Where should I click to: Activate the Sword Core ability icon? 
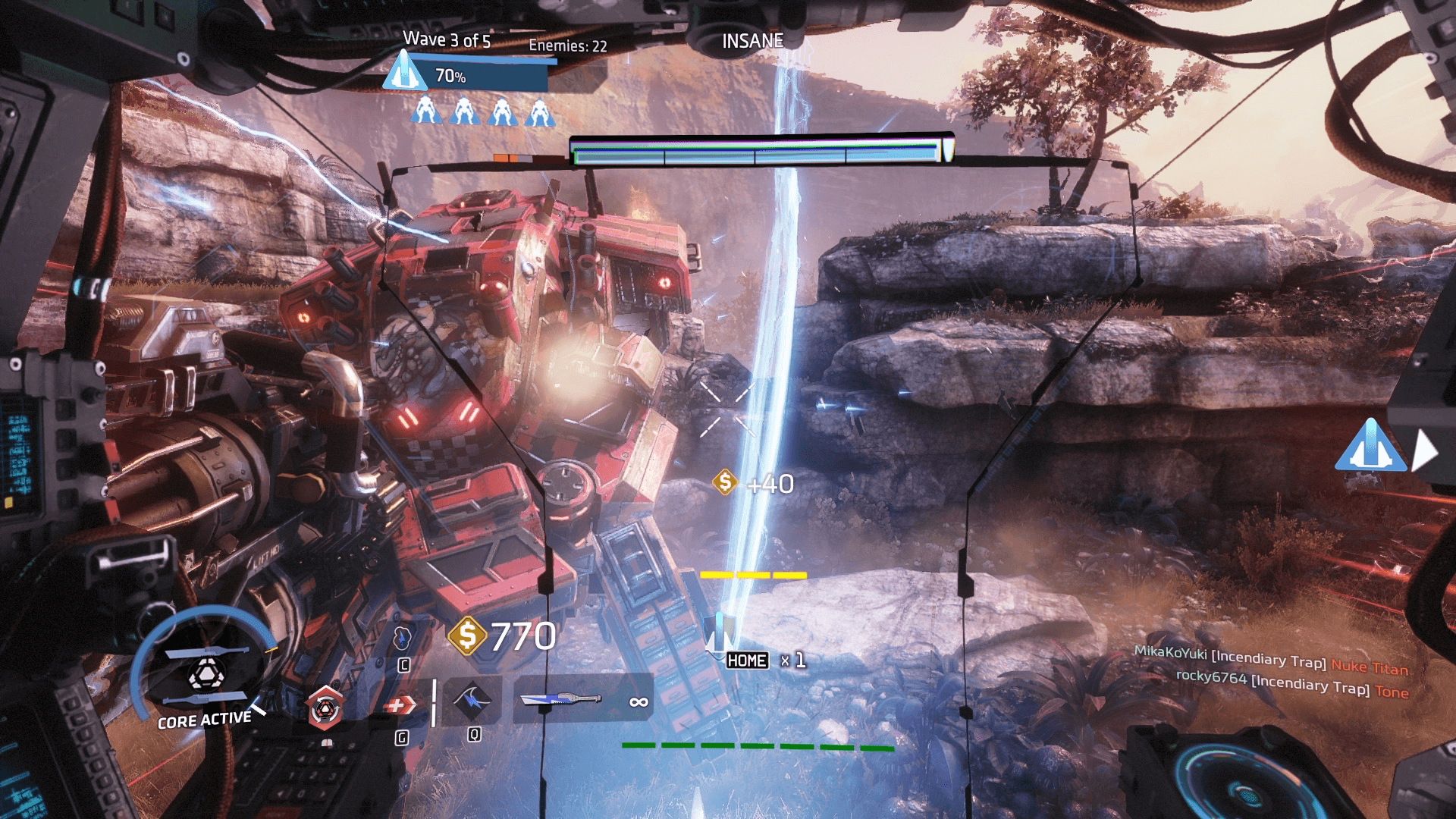coord(205,673)
